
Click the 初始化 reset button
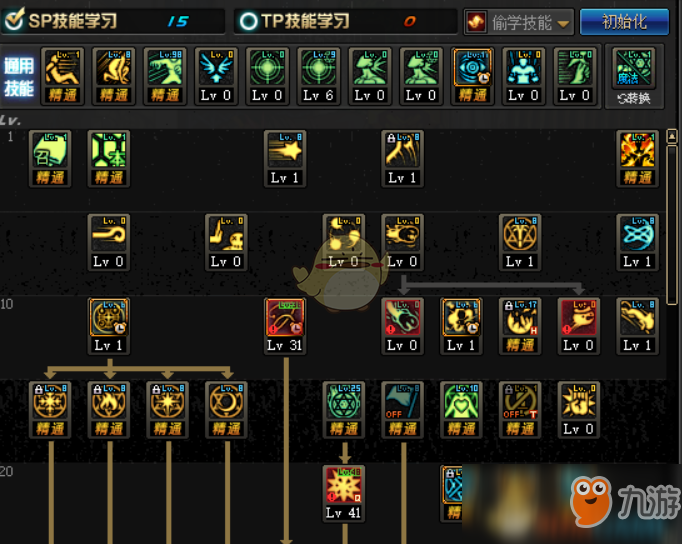point(626,21)
